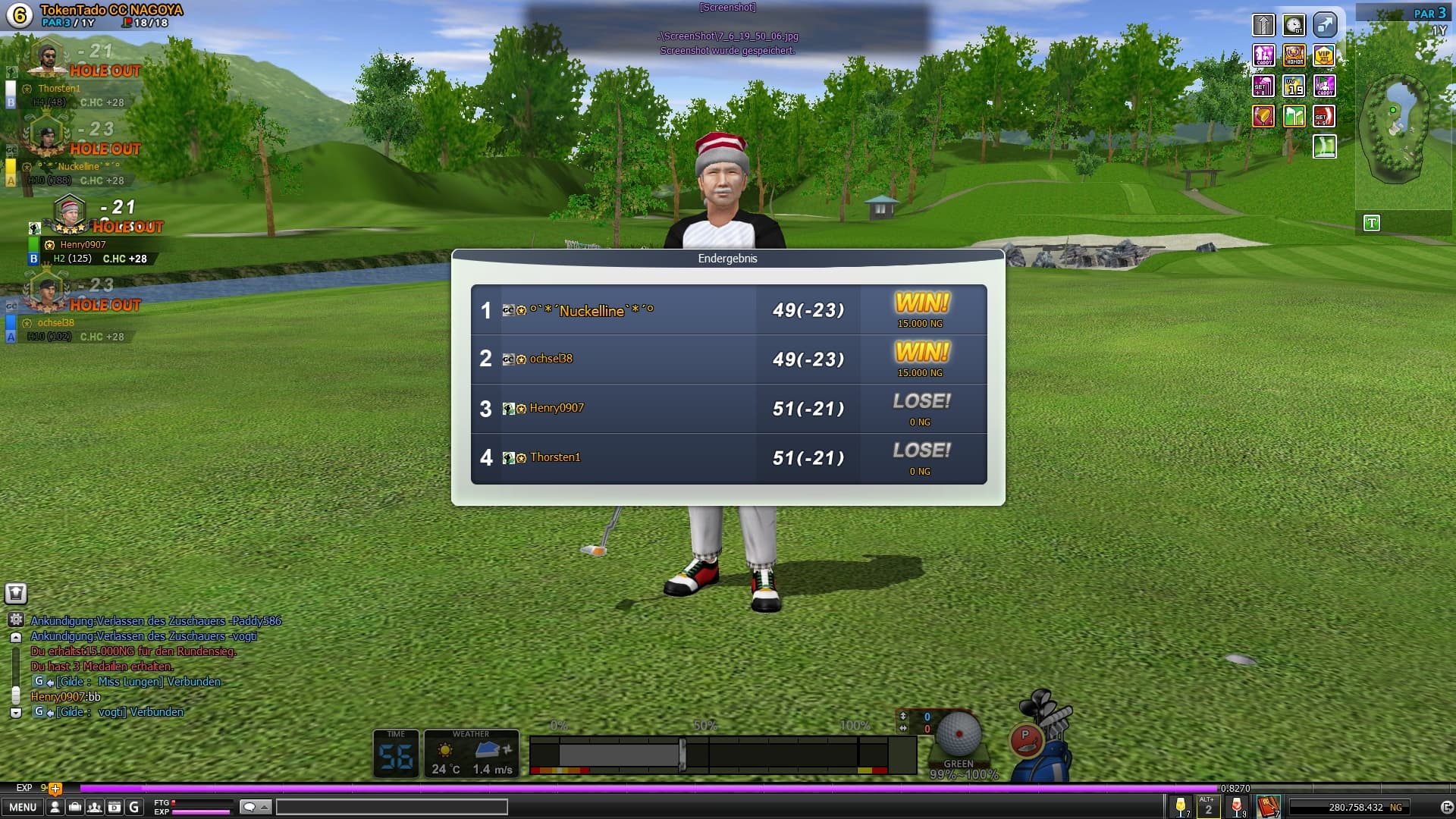The image size is (1456, 819).
Task: Click the hole minimap
Action: (x=1395, y=129)
